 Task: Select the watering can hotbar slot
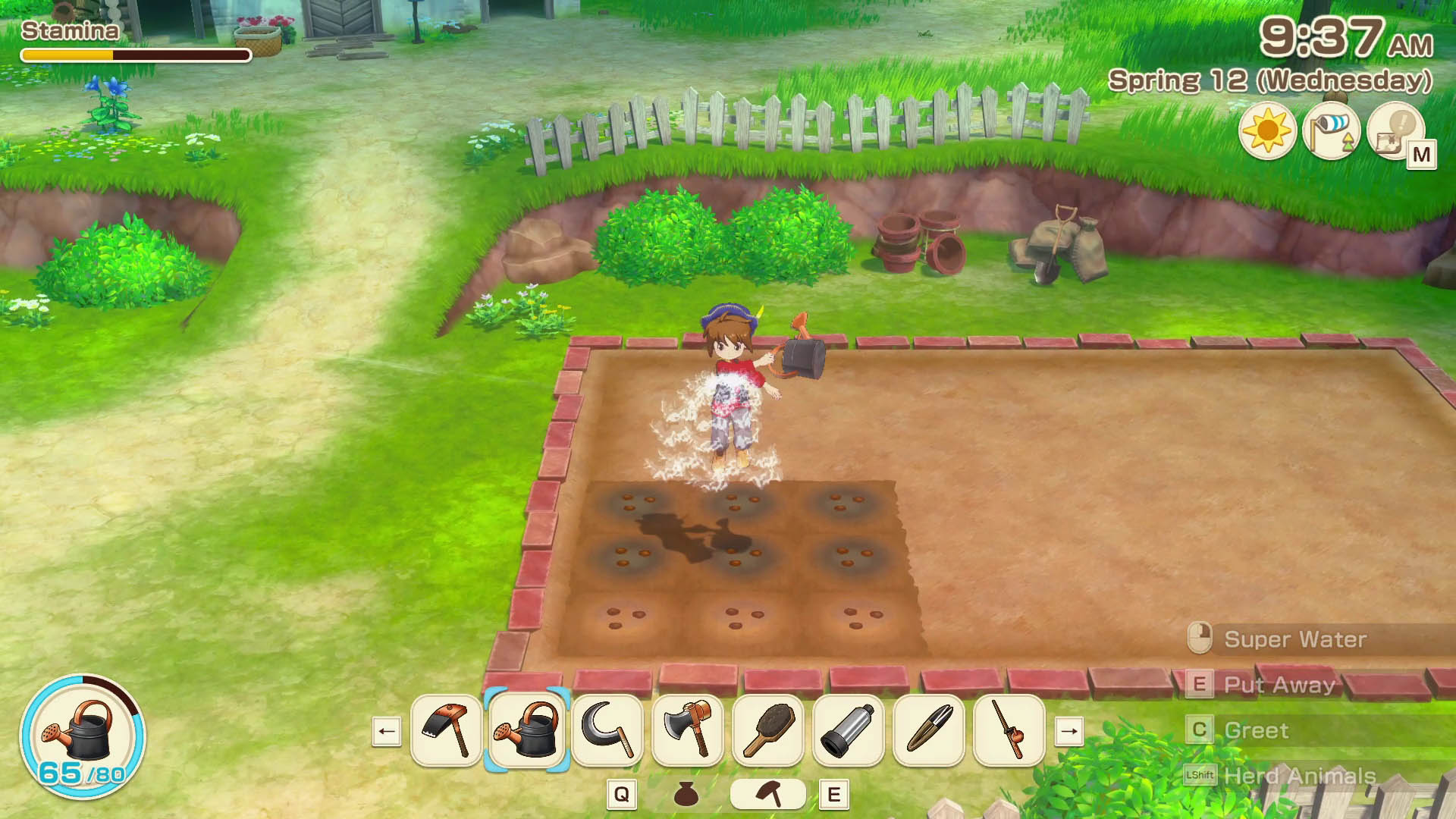[527, 731]
